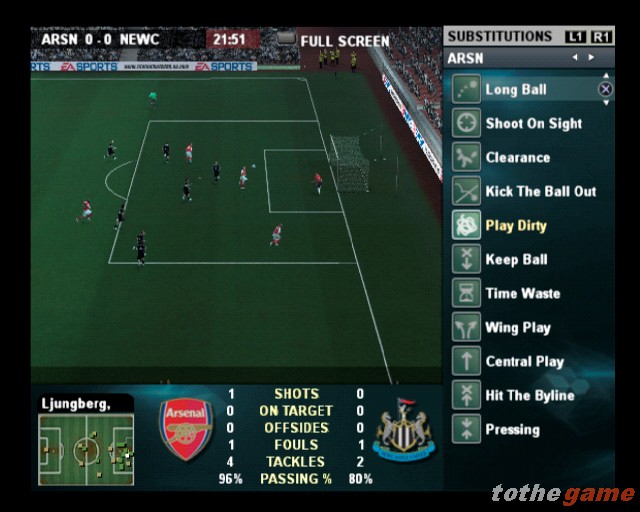The image size is (640, 512).
Task: Click the pitch radar minimap
Action: click(x=86, y=449)
